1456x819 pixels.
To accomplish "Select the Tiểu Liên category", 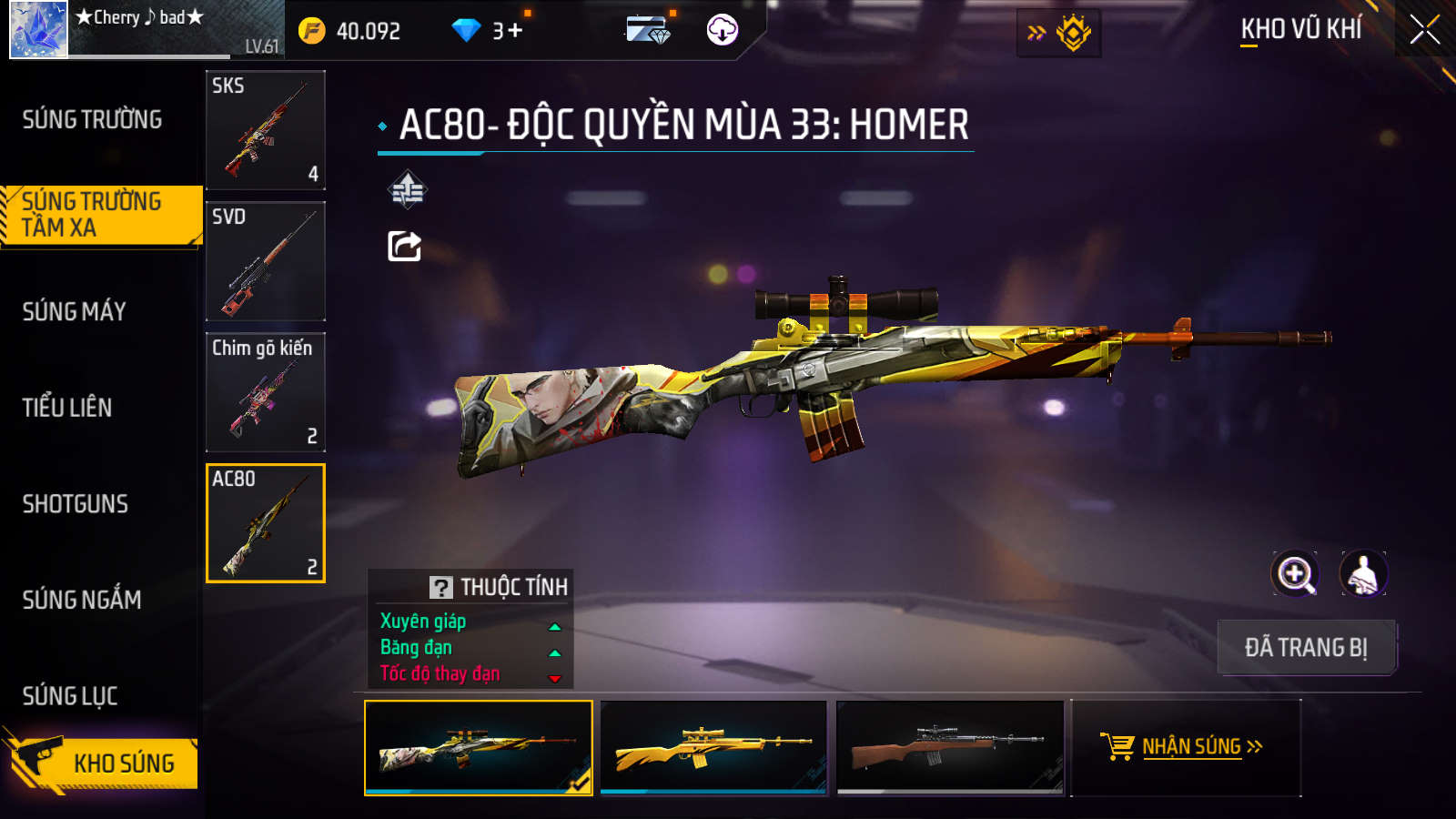I will point(67,408).
